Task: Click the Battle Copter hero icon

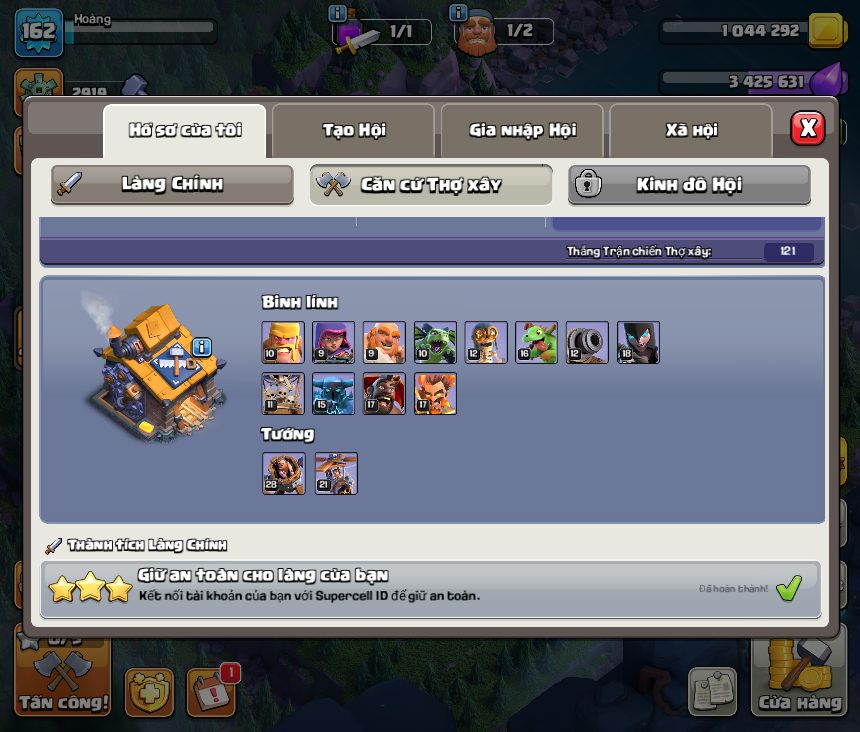Action: (x=336, y=473)
